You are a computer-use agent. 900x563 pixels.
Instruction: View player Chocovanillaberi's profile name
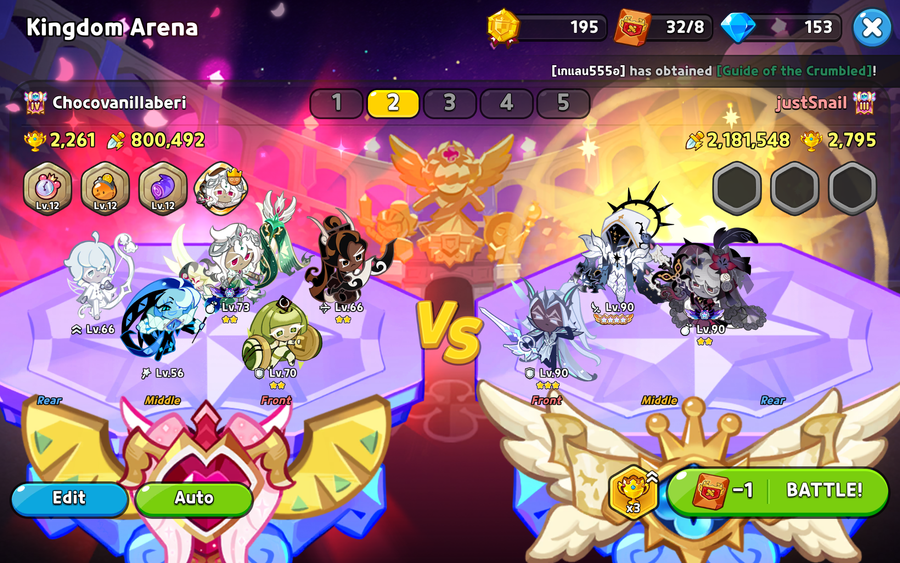point(118,103)
